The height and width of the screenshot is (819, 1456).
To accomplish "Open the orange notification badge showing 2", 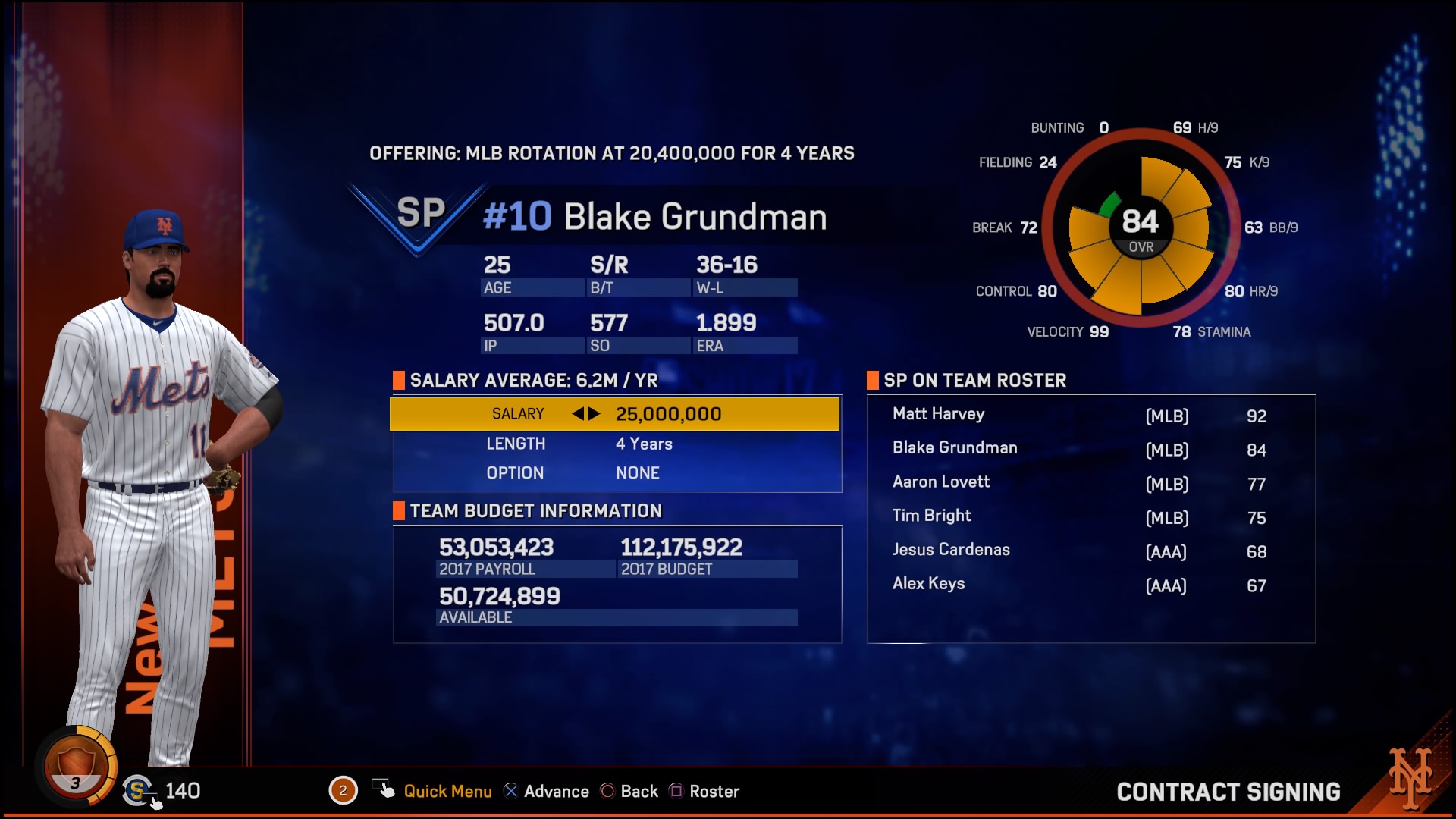I will click(x=344, y=790).
